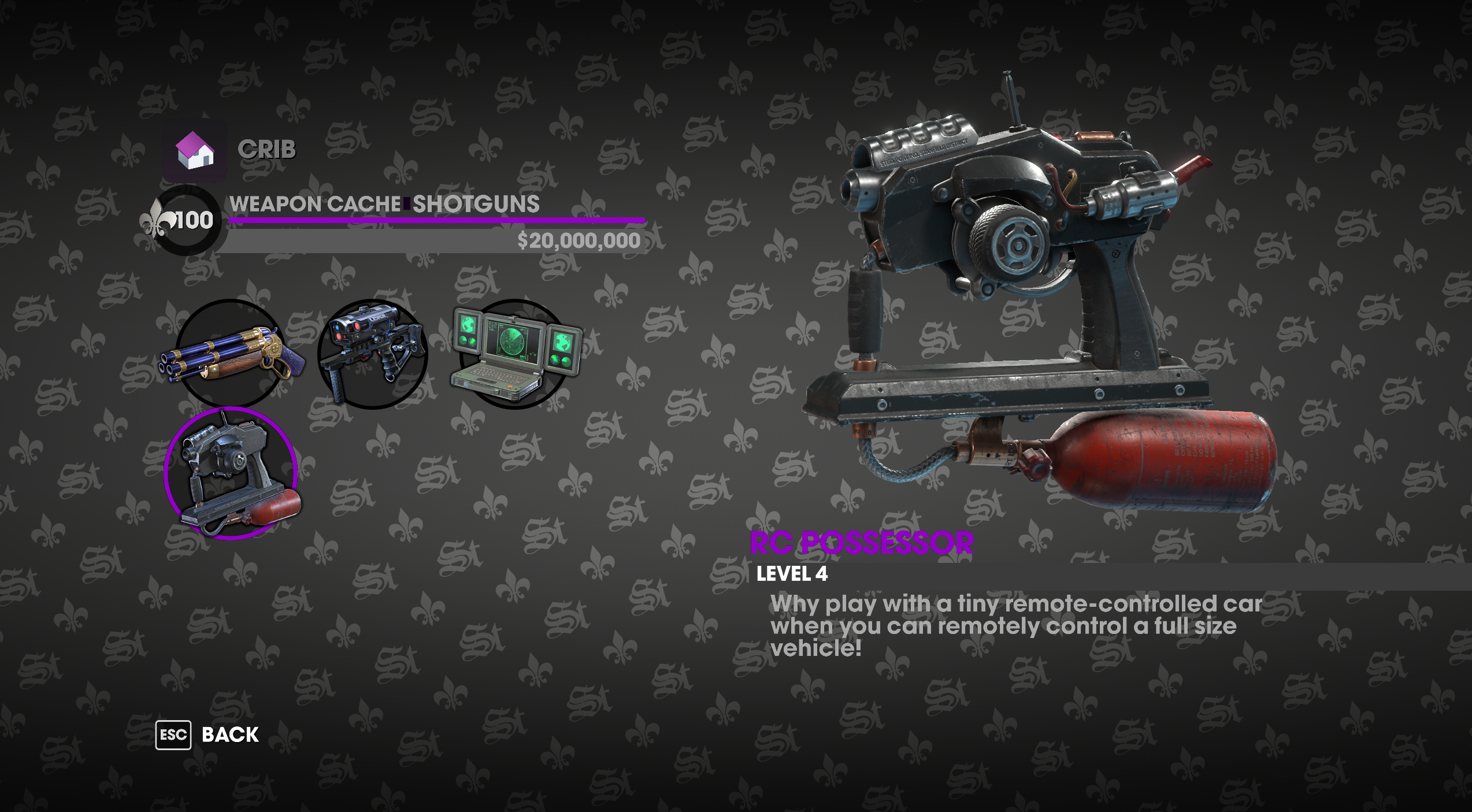
Task: Choose the black pistol-grip shotgun with red sensors
Action: click(373, 354)
